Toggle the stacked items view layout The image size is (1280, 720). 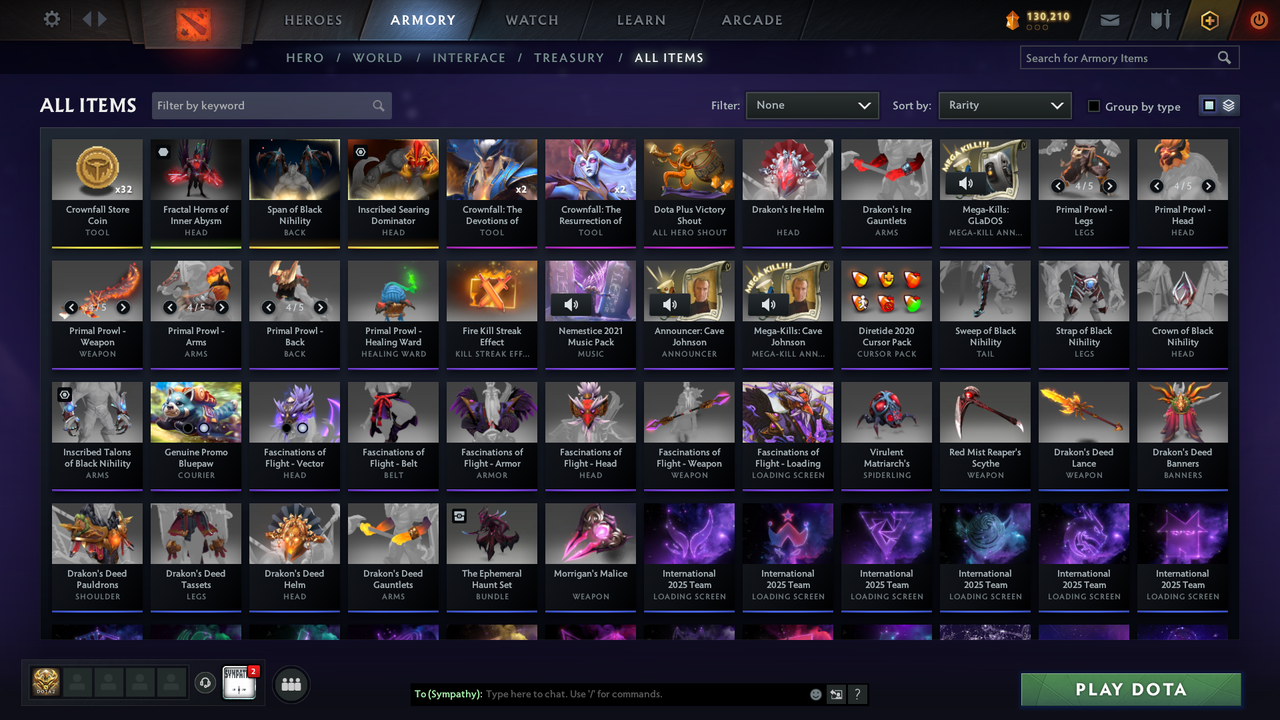[x=1227, y=104]
